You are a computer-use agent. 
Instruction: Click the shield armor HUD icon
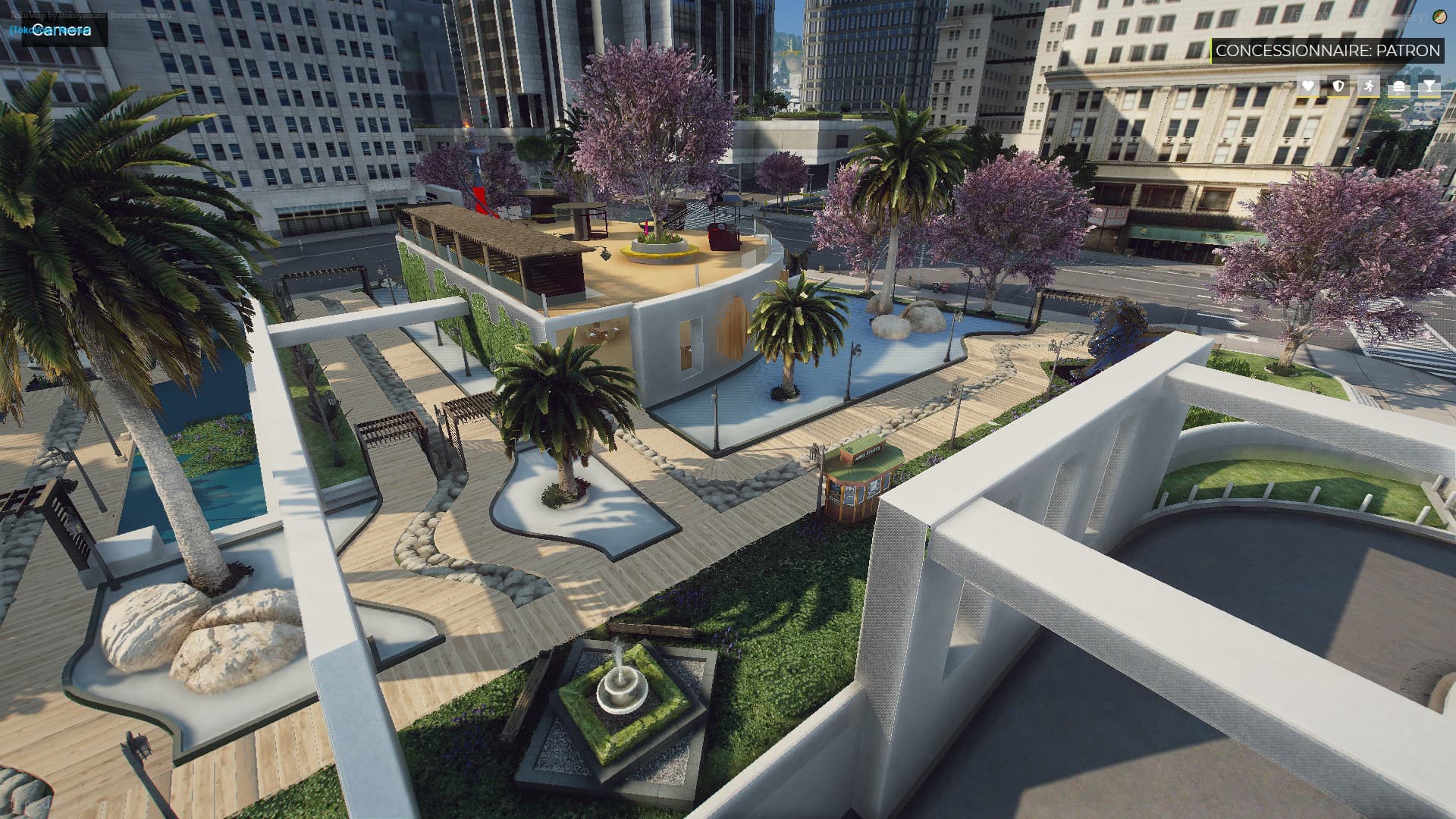[x=1338, y=86]
